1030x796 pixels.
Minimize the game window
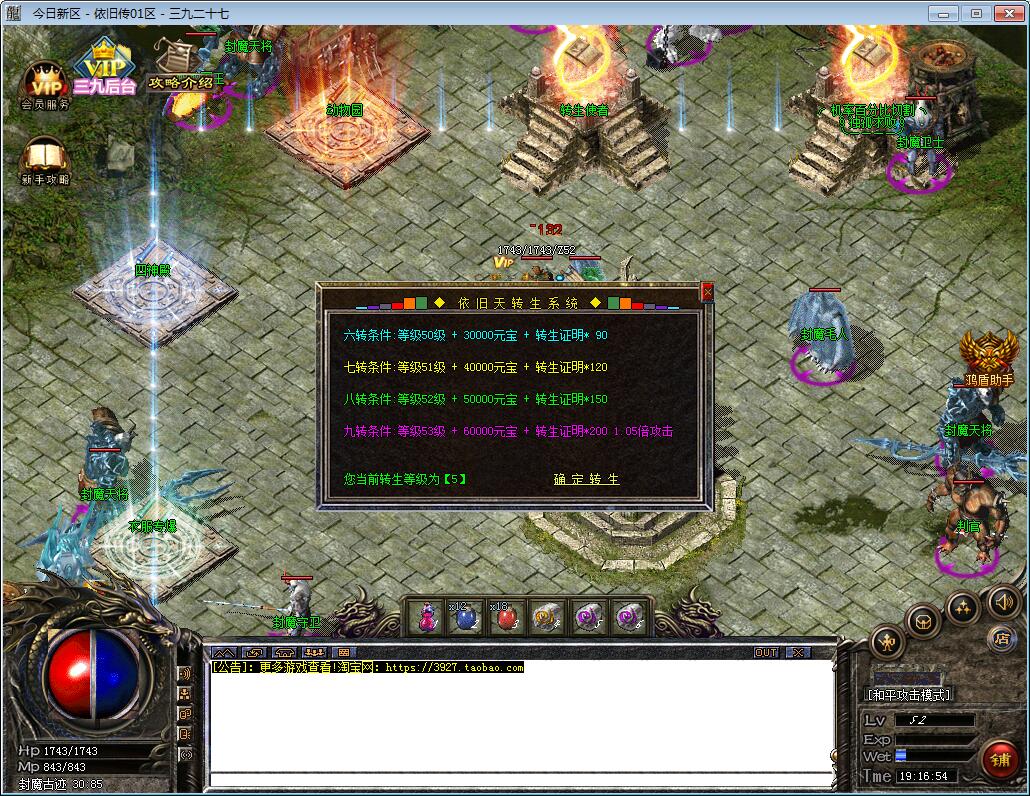[941, 14]
